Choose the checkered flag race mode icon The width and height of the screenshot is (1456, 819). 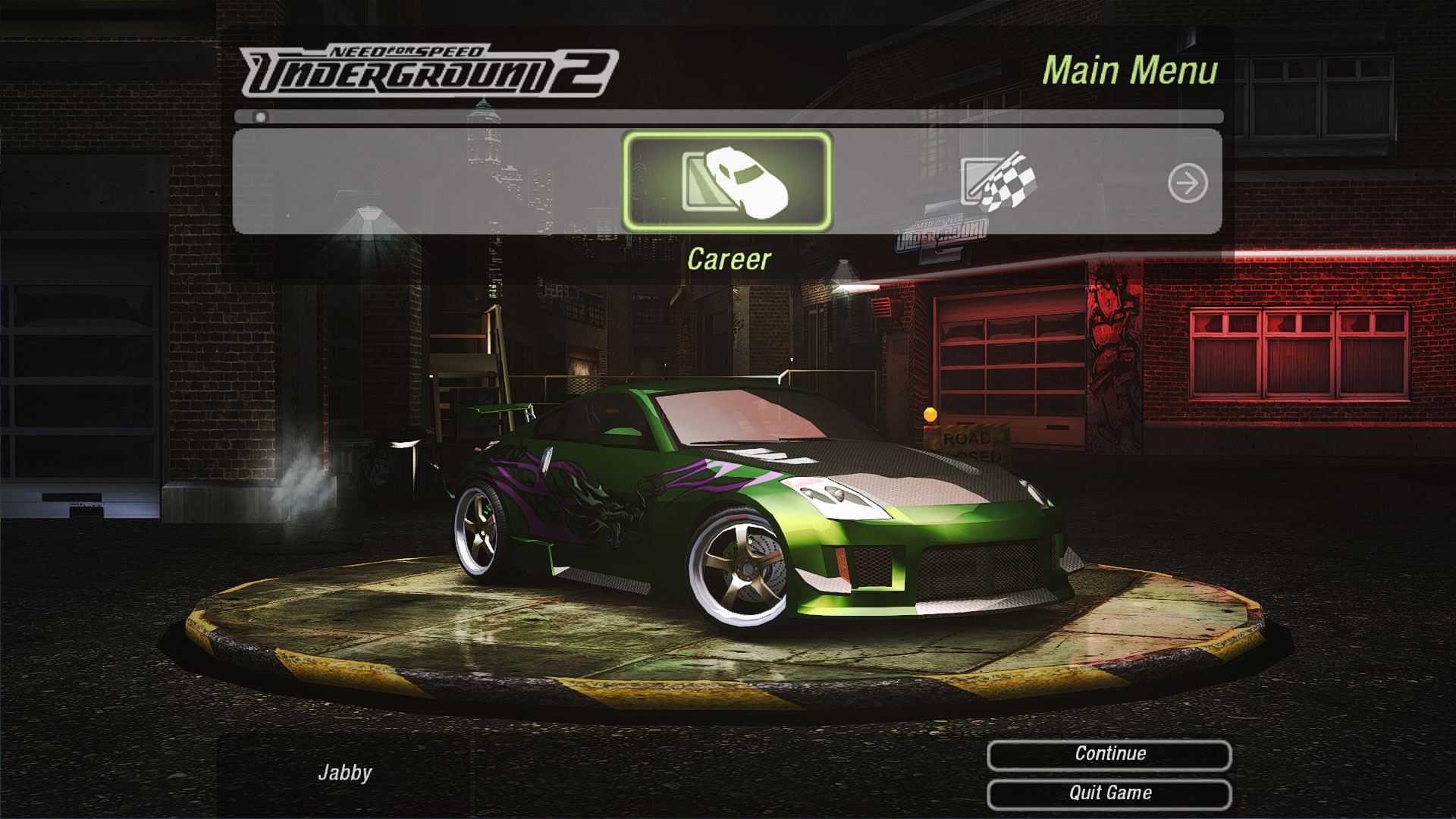click(x=999, y=182)
